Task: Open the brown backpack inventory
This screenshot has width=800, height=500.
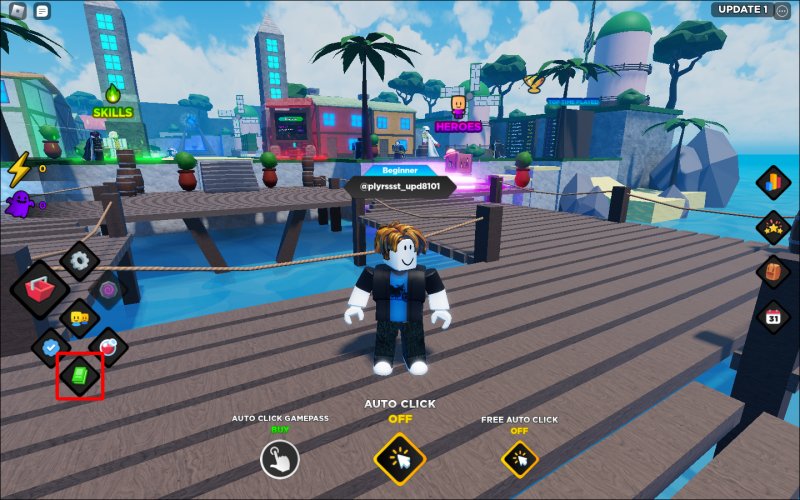Action: click(x=773, y=272)
